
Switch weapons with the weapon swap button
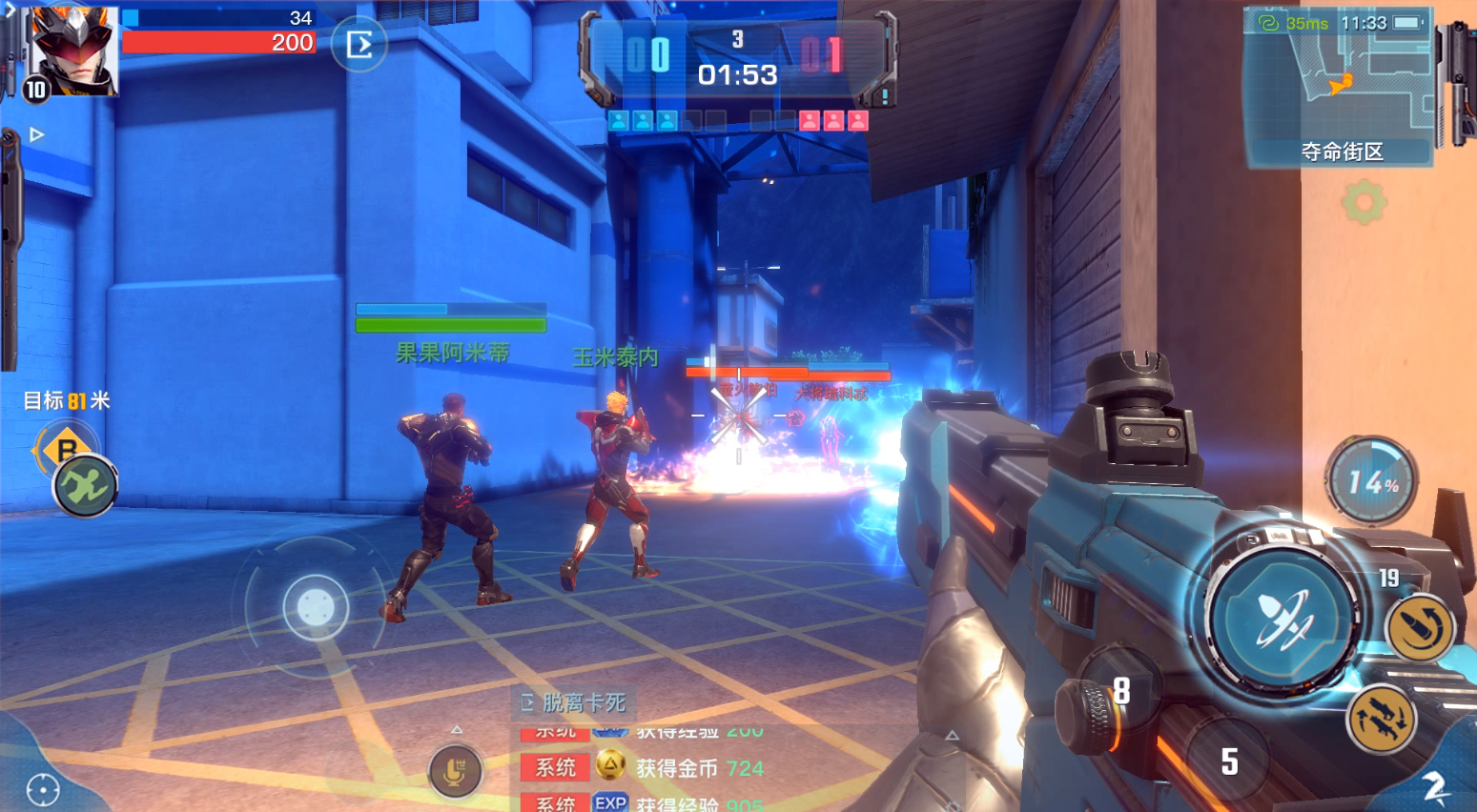coord(1382,720)
